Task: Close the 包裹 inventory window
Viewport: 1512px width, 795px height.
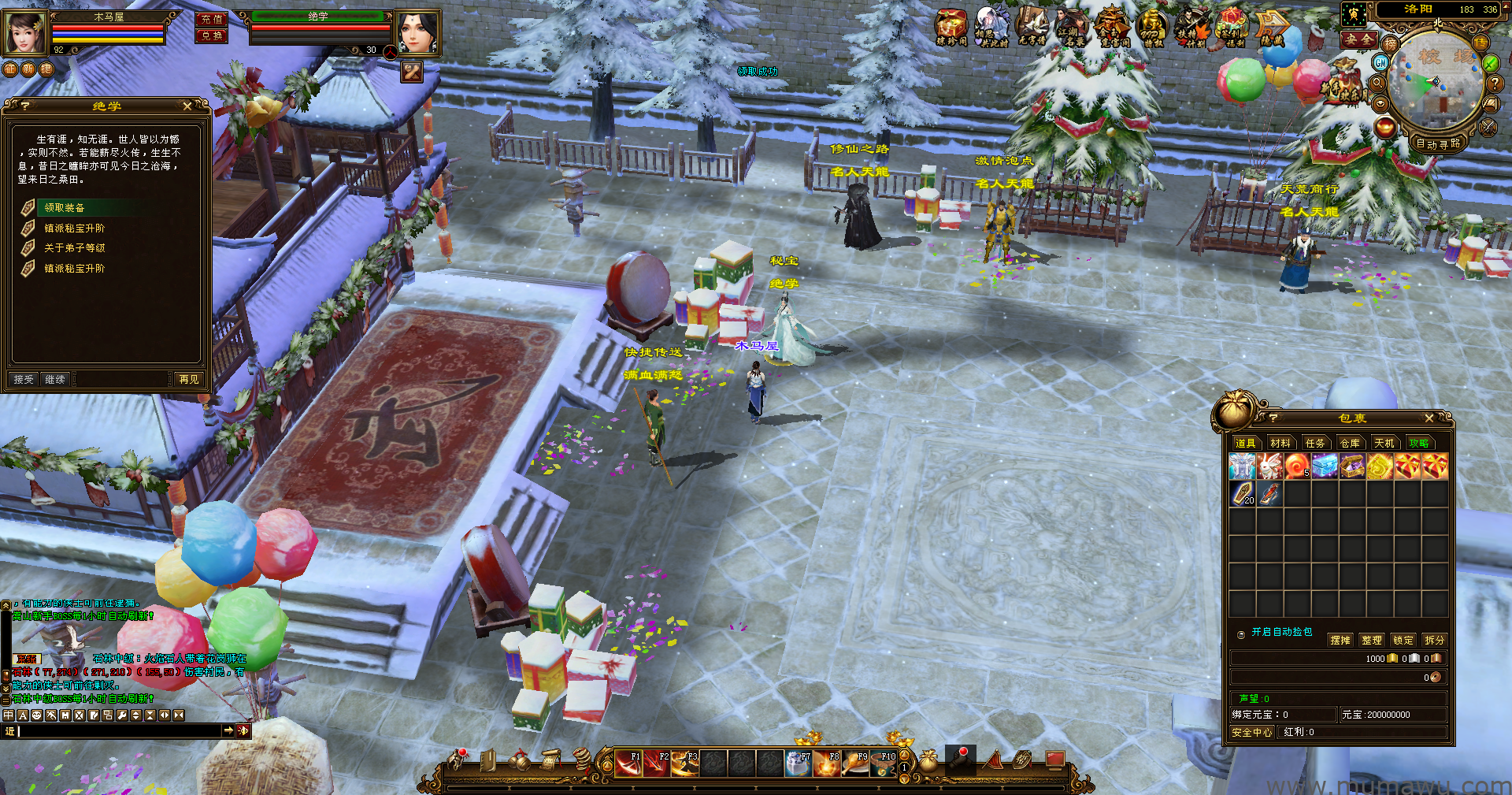Action: (1429, 418)
